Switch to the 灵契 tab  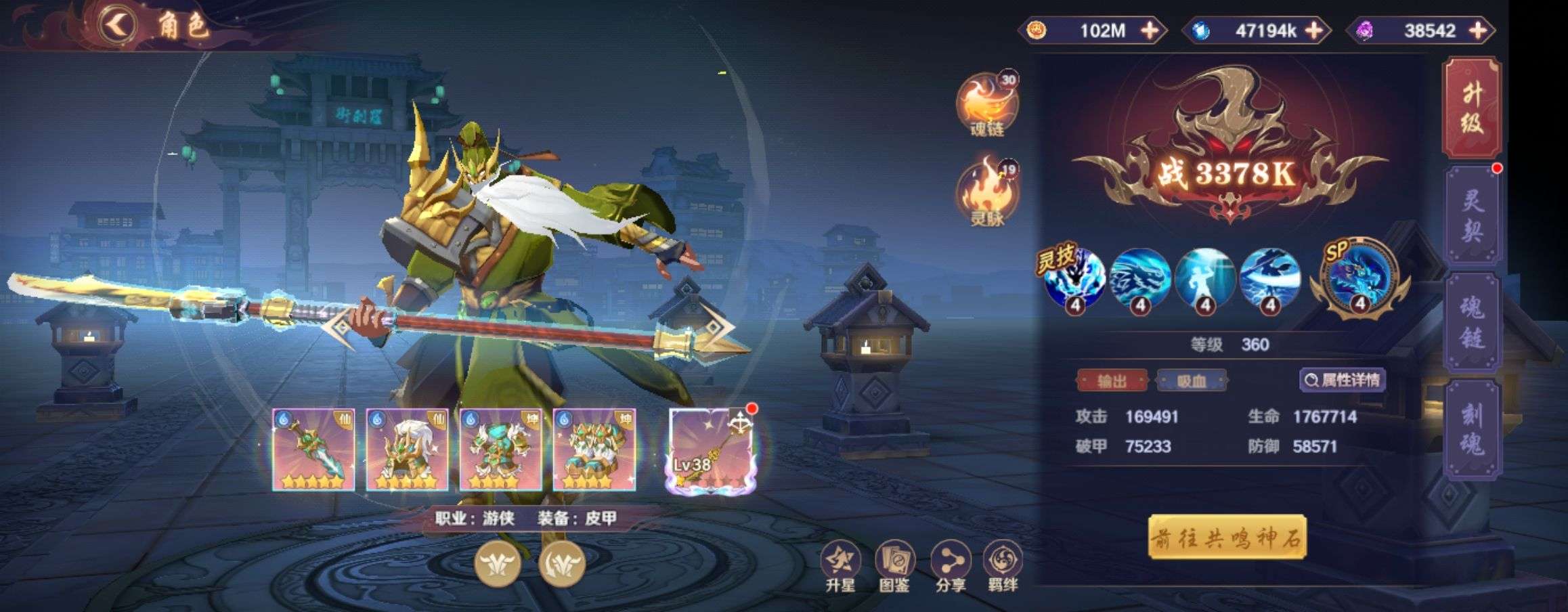(x=1473, y=215)
